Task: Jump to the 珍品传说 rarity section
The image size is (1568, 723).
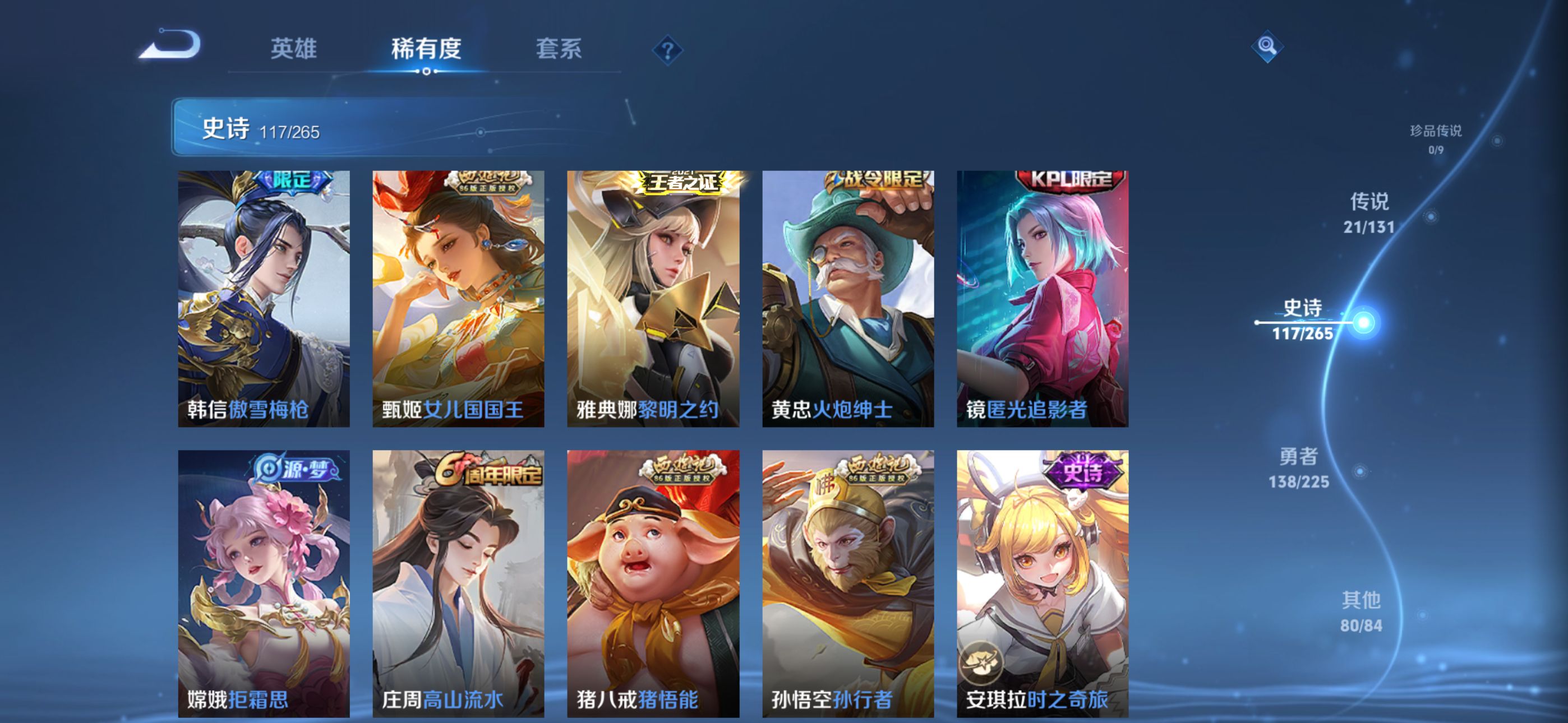Action: click(x=1435, y=139)
